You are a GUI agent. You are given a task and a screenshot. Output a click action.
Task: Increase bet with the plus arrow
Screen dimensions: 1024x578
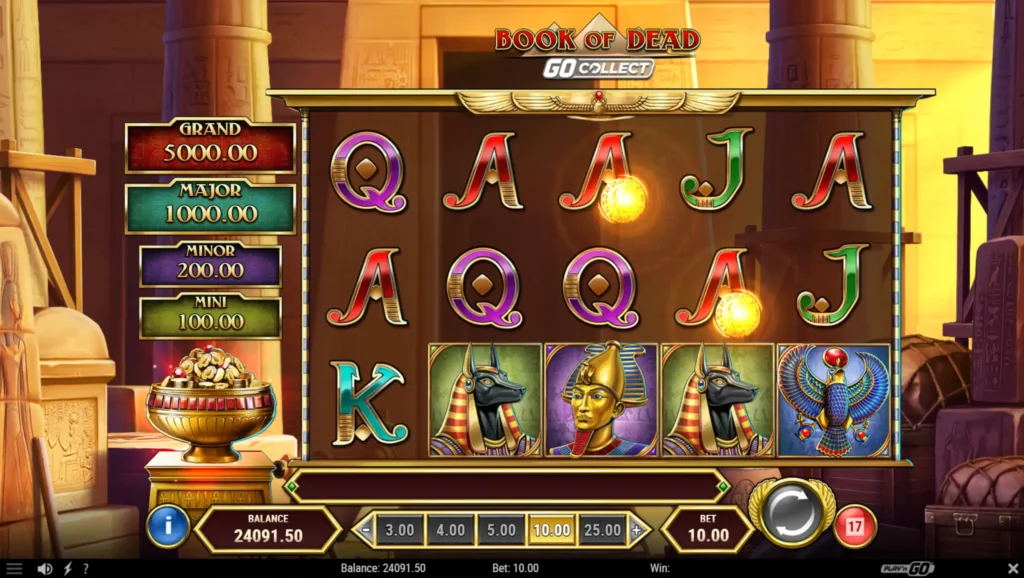636,529
